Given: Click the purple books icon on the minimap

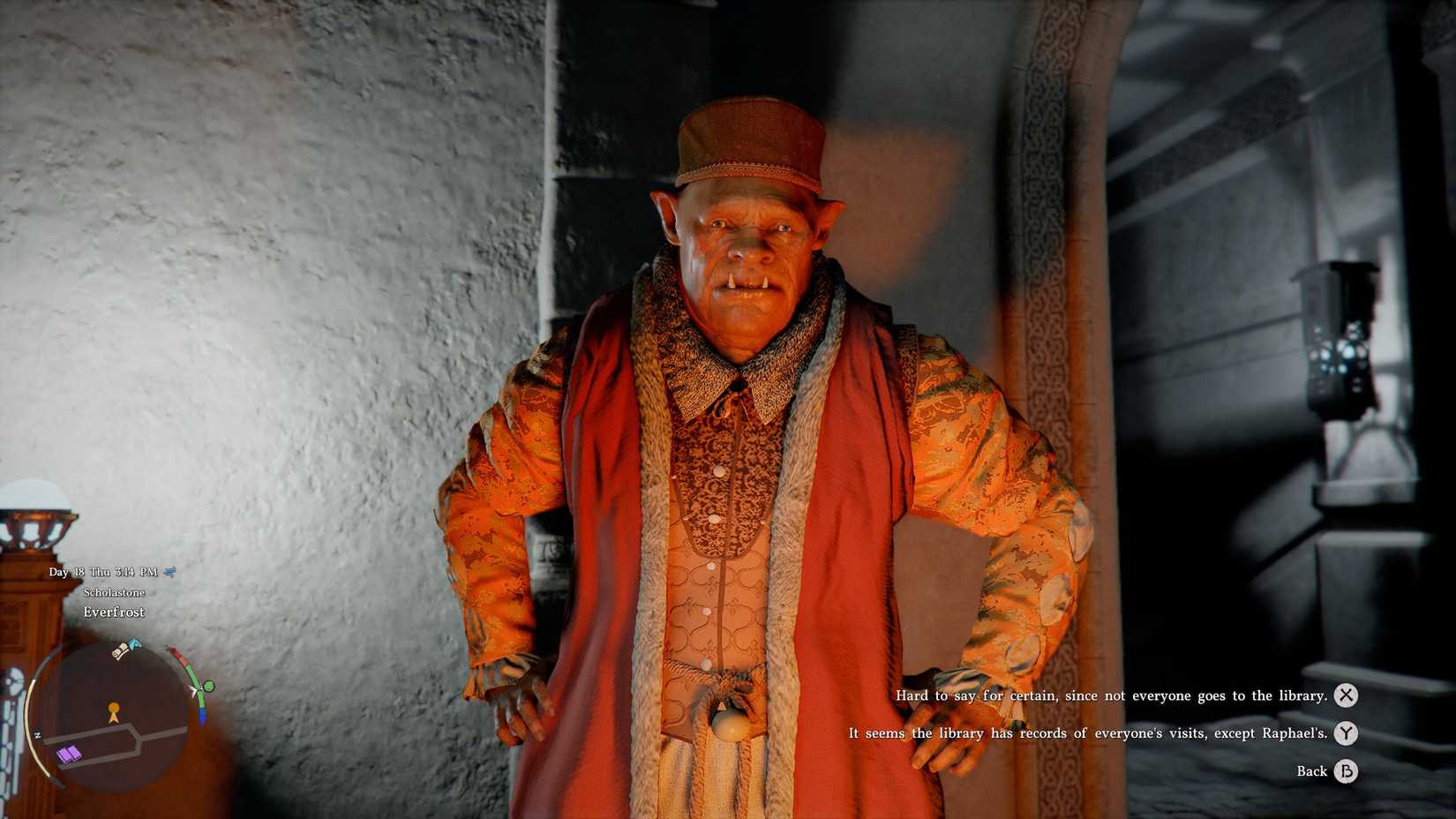Looking at the screenshot, I should pos(69,753).
